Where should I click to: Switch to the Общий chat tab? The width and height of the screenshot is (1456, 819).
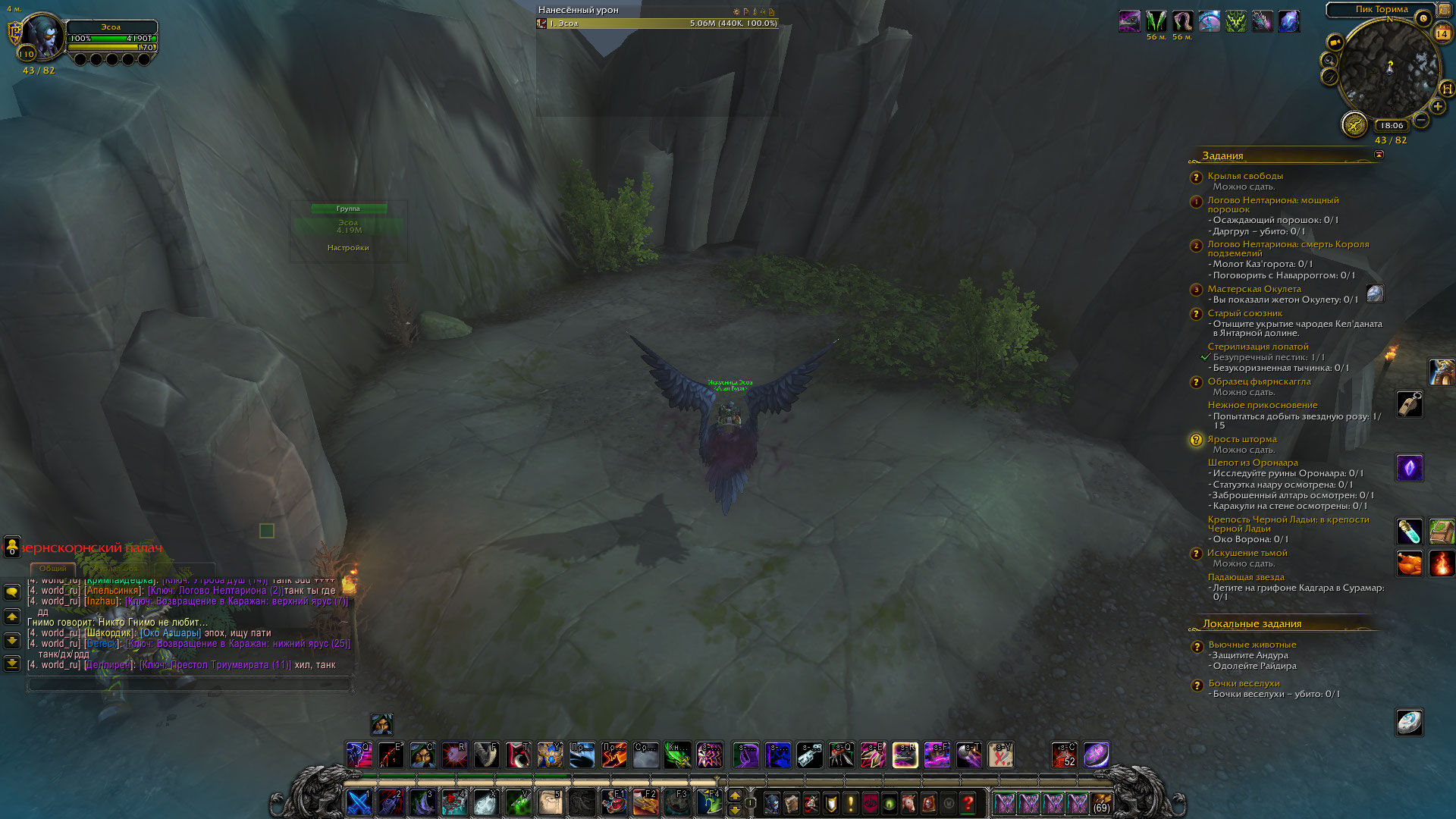click(52, 568)
